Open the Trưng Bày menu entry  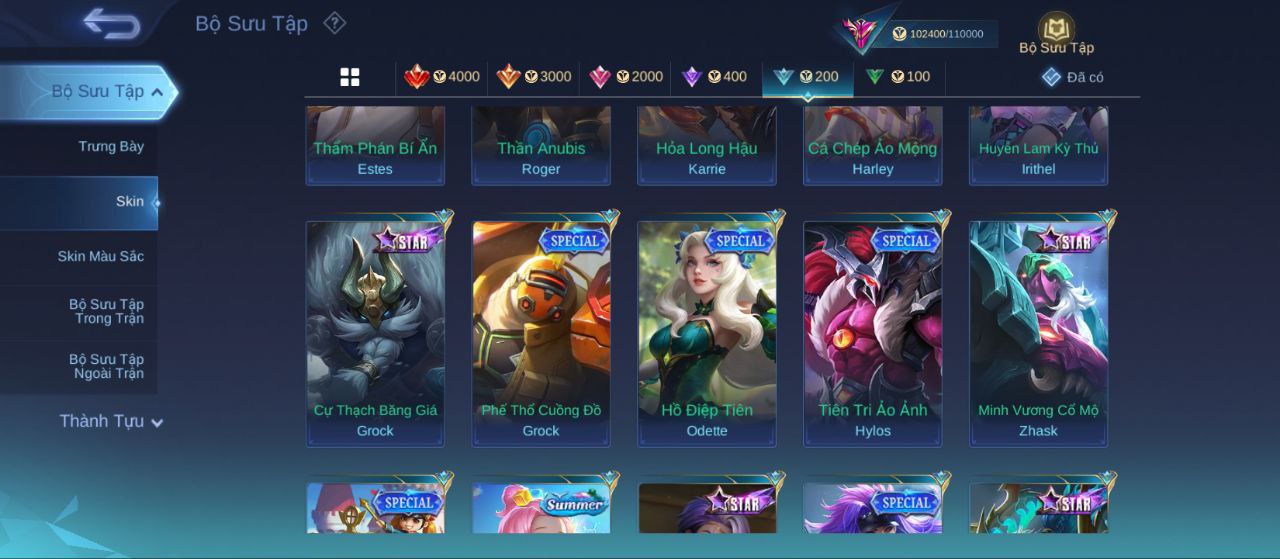coord(111,147)
